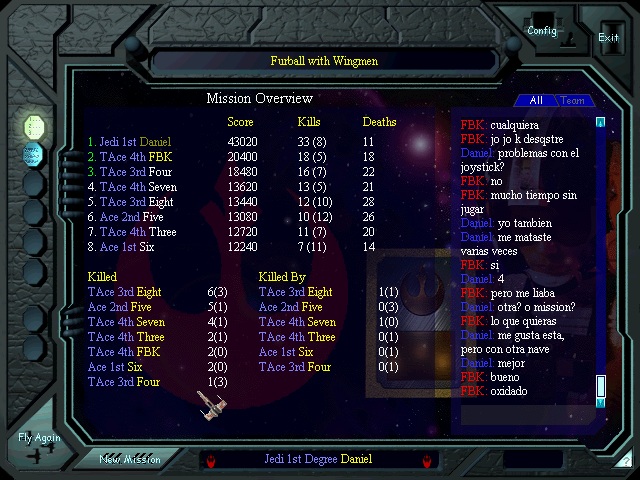Open the Config options

tap(542, 28)
